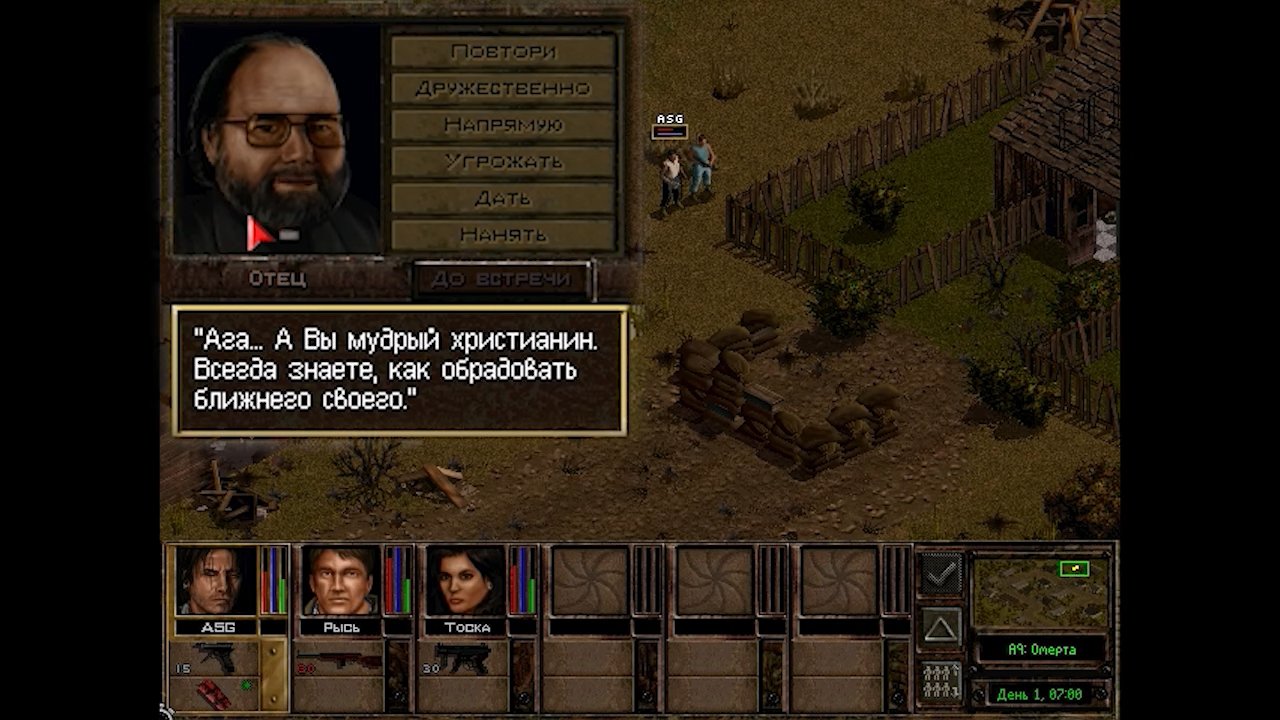The image size is (1280, 720).
Task: Click Рысь's rifle weapon slot
Action: 339,660
